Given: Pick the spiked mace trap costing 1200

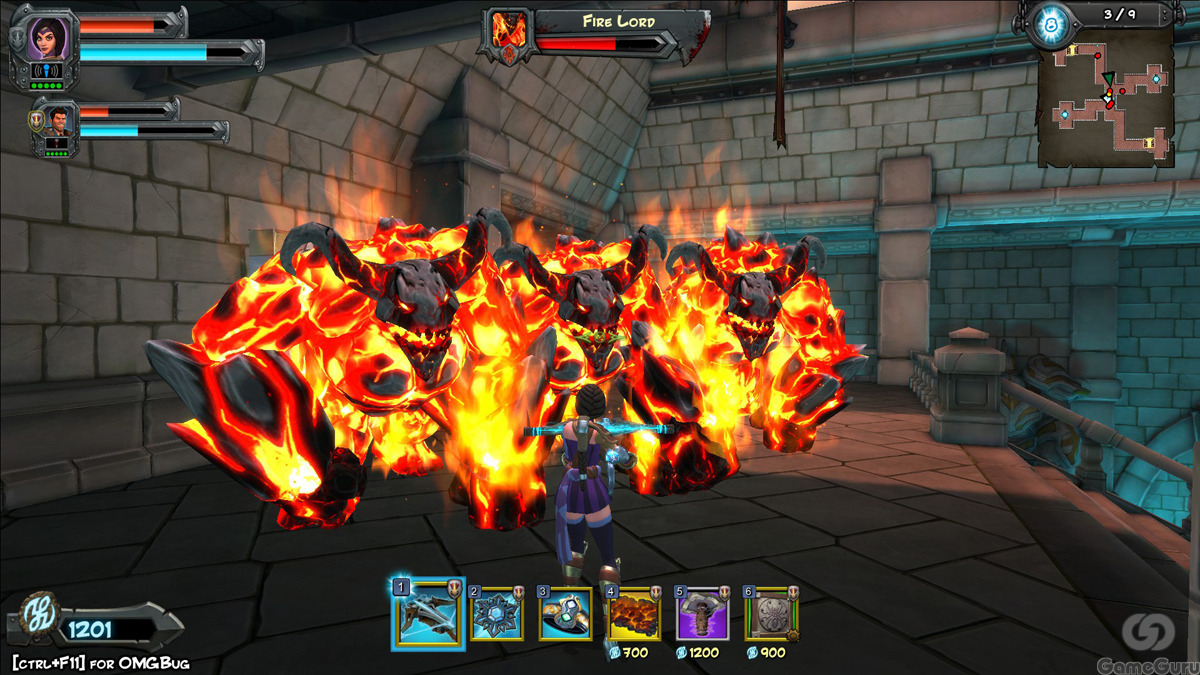Looking at the screenshot, I should coord(702,614).
